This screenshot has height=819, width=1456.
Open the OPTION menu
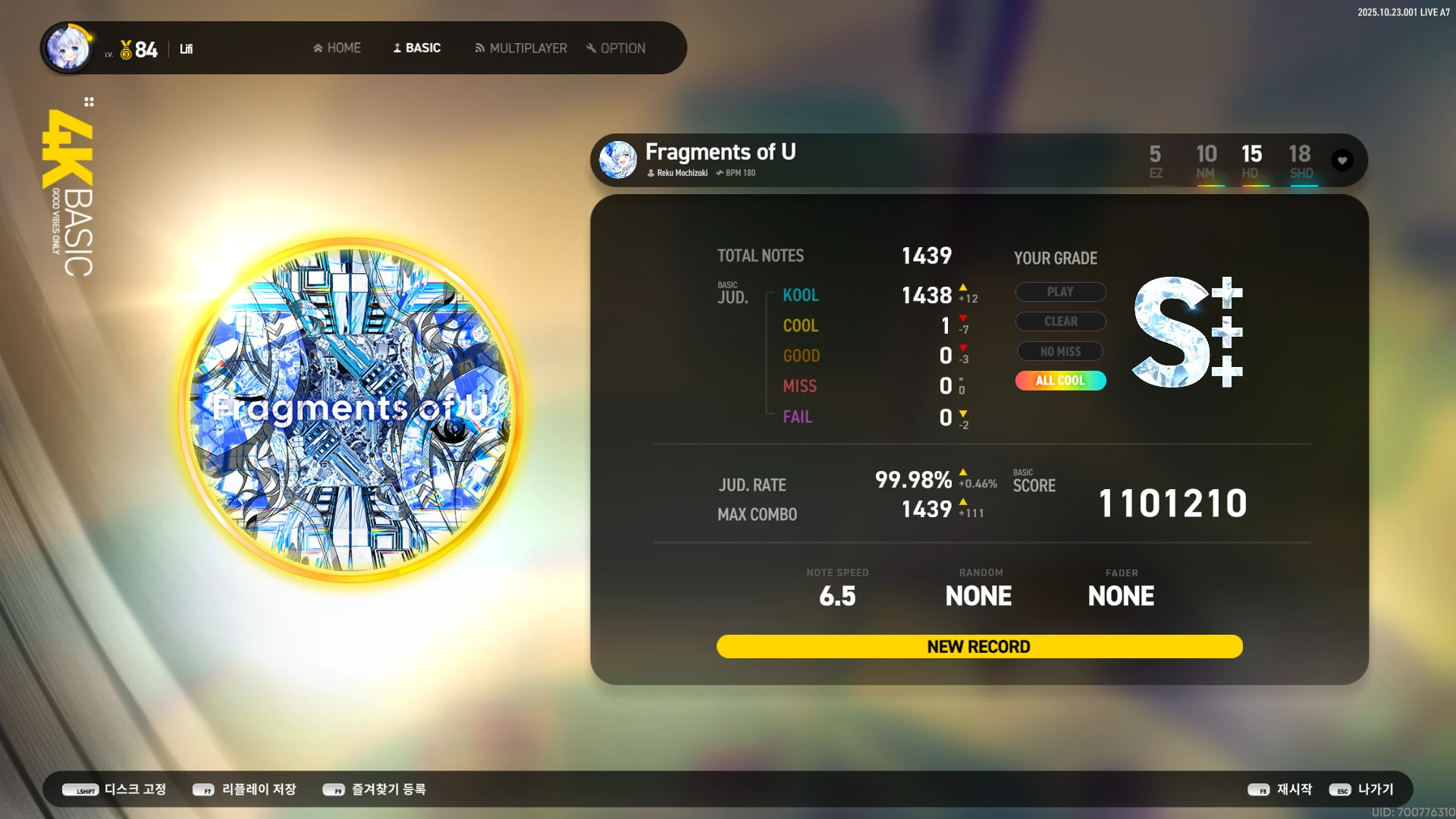click(x=616, y=49)
